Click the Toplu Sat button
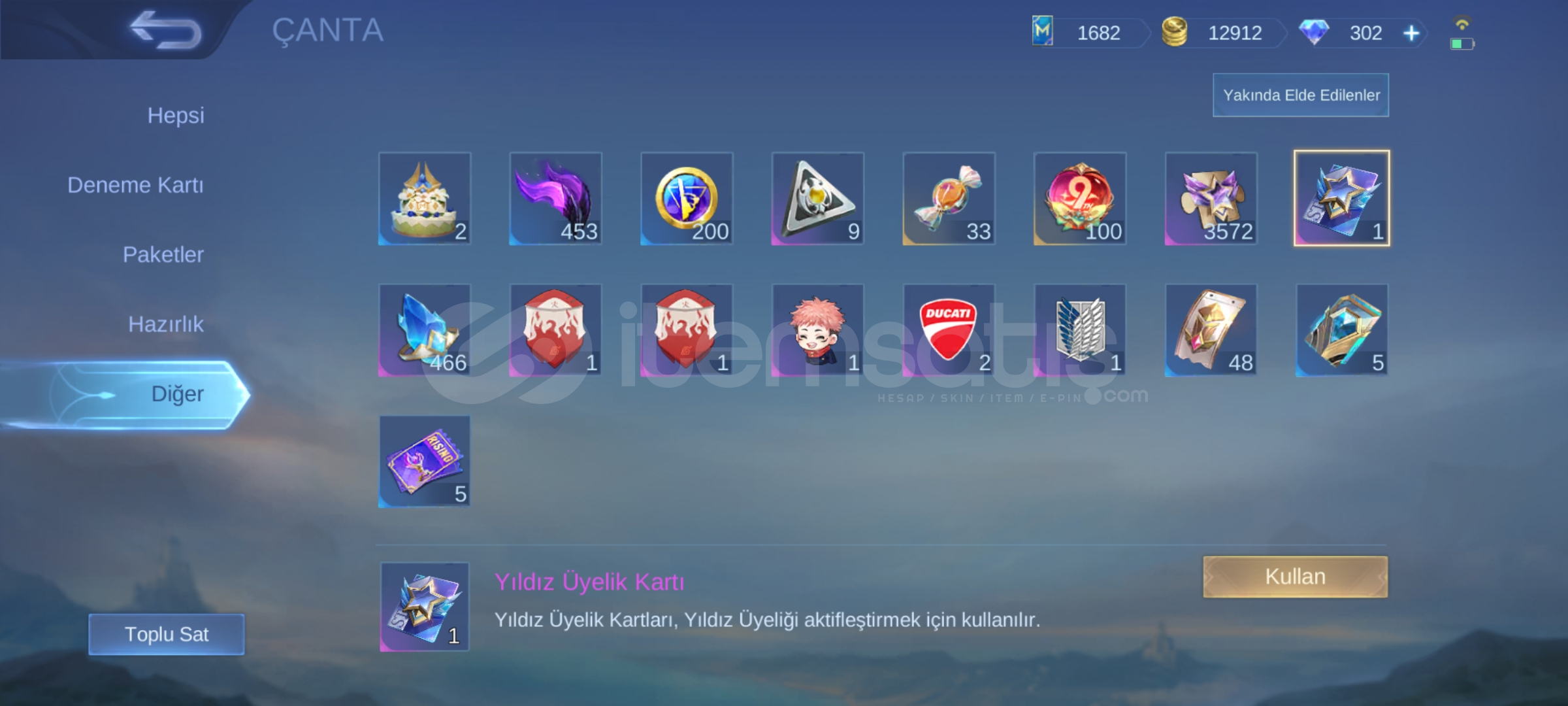The image size is (1568, 706). pos(165,633)
